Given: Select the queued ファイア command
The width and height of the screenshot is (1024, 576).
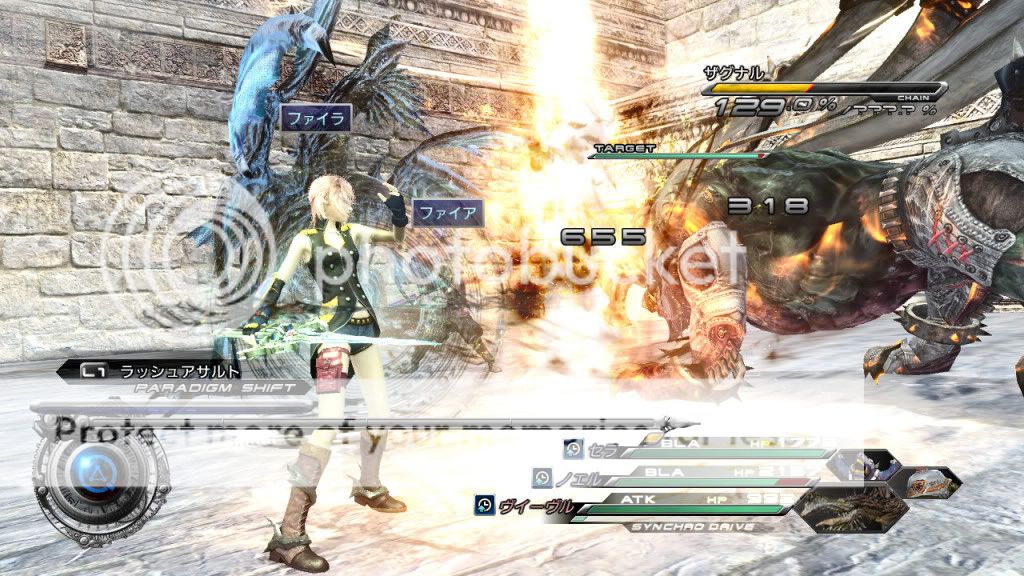Looking at the screenshot, I should click(x=447, y=212).
